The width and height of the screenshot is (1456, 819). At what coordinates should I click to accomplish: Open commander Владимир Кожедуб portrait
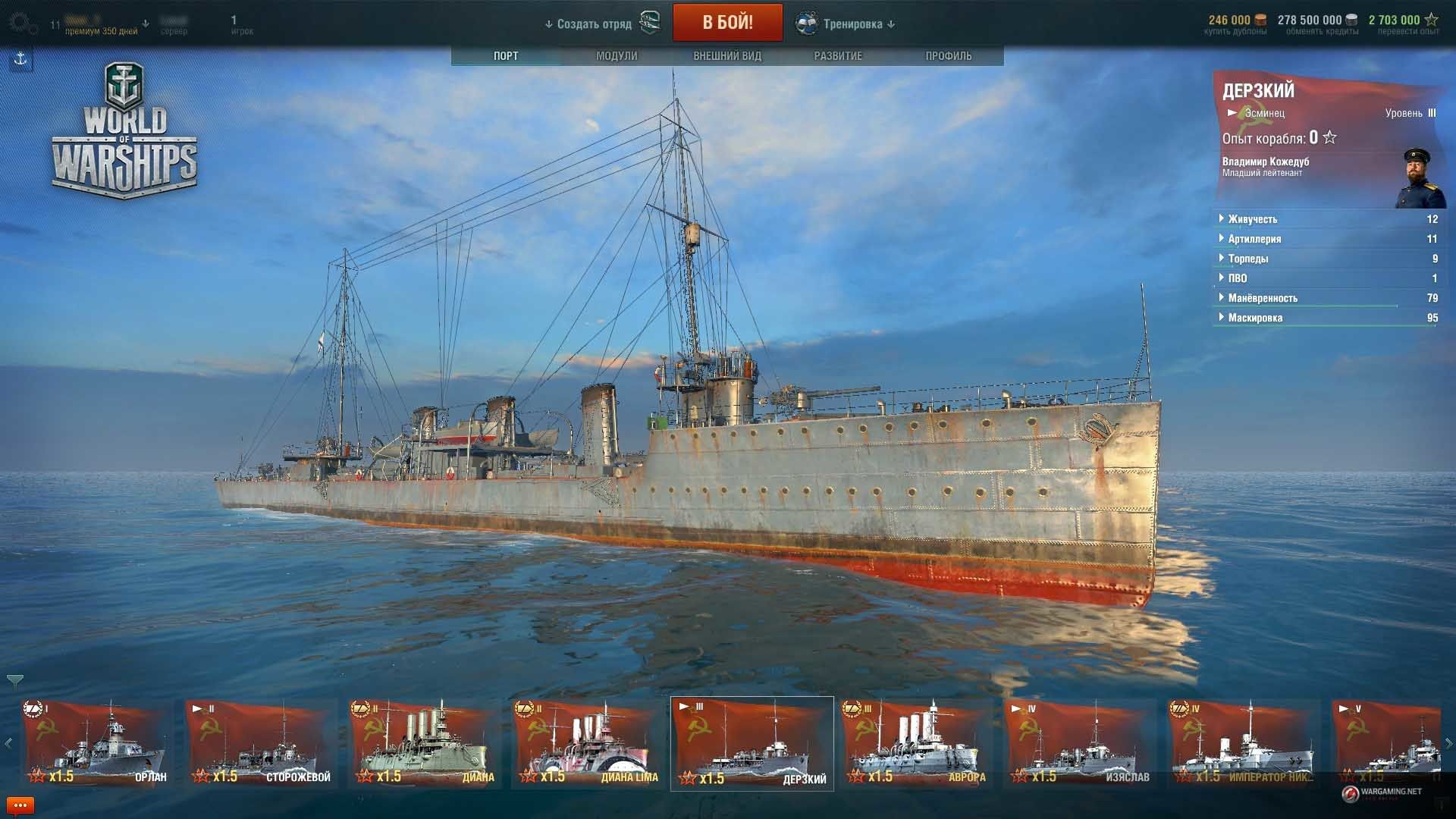point(1420,178)
